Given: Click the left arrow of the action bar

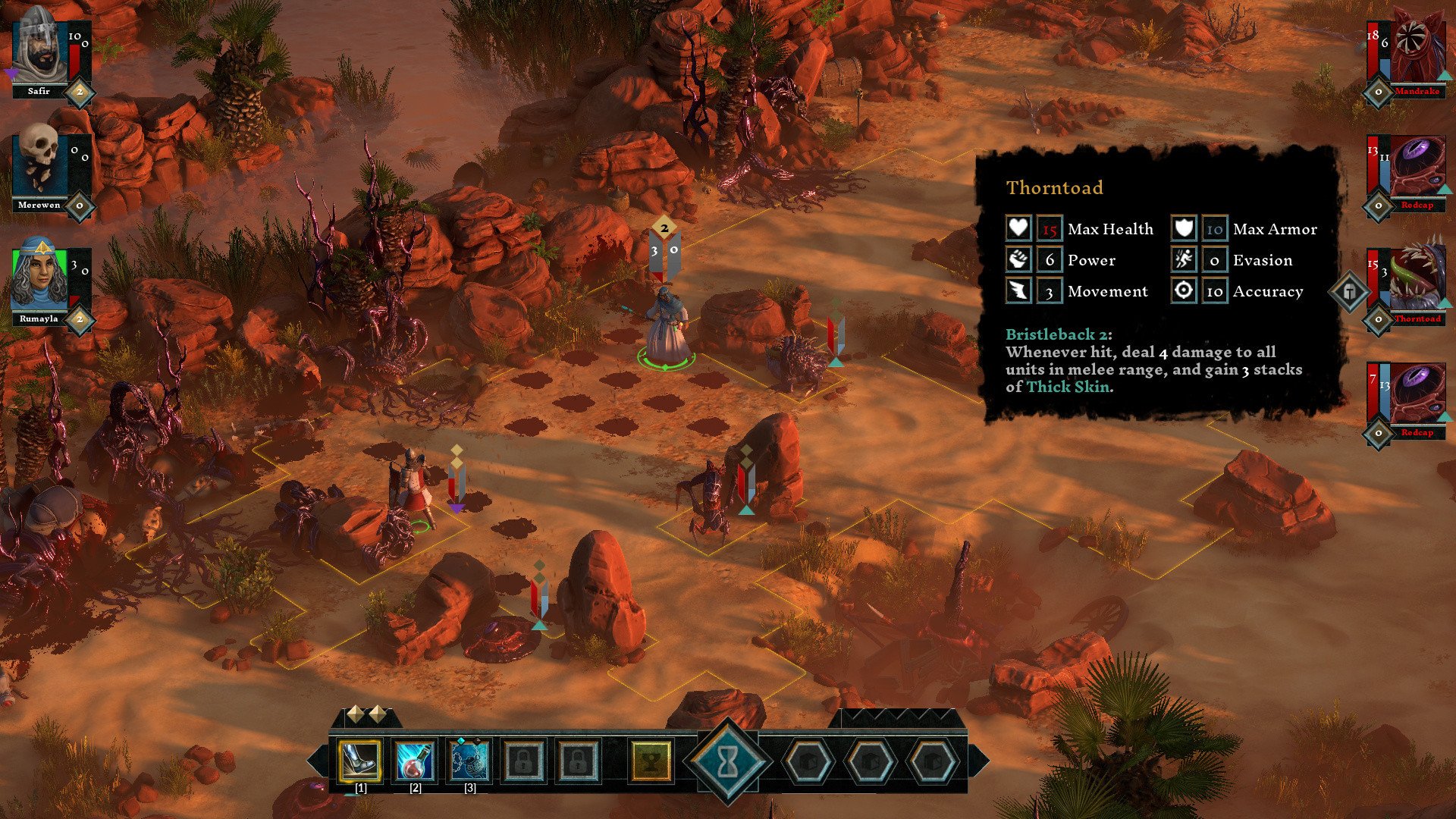Looking at the screenshot, I should coord(317,761).
